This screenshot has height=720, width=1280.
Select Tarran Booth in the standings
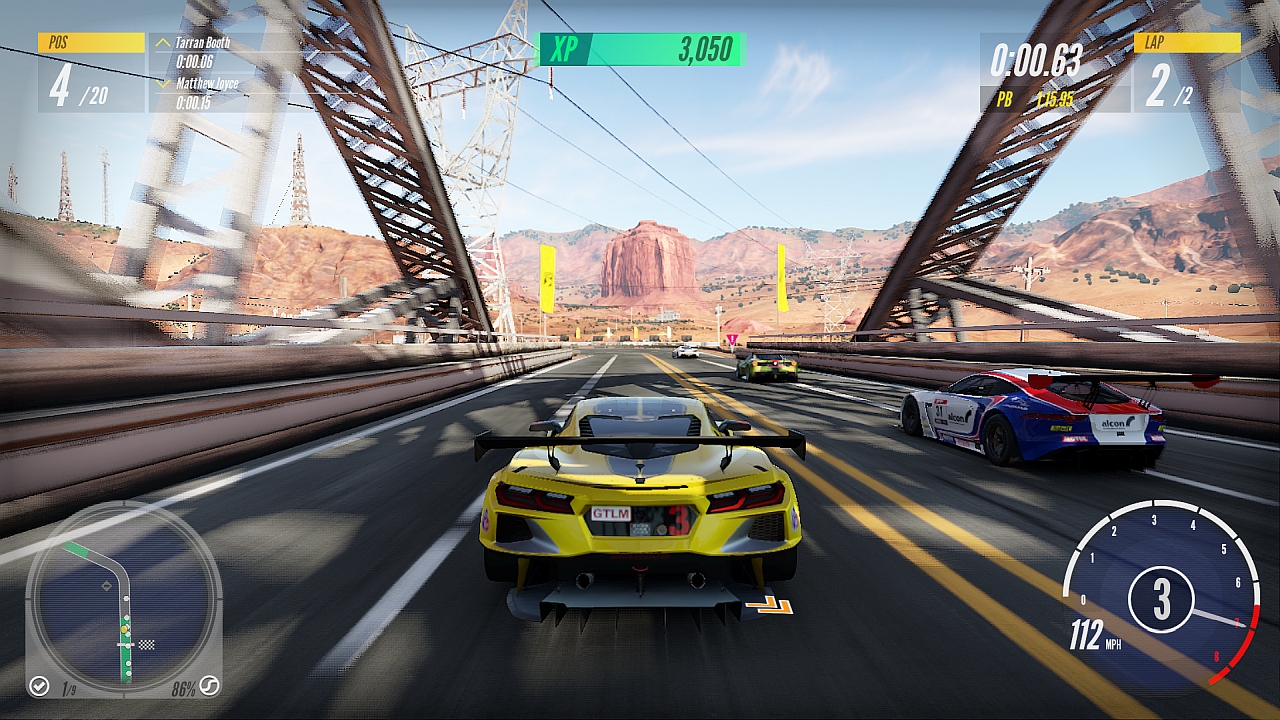tap(203, 43)
